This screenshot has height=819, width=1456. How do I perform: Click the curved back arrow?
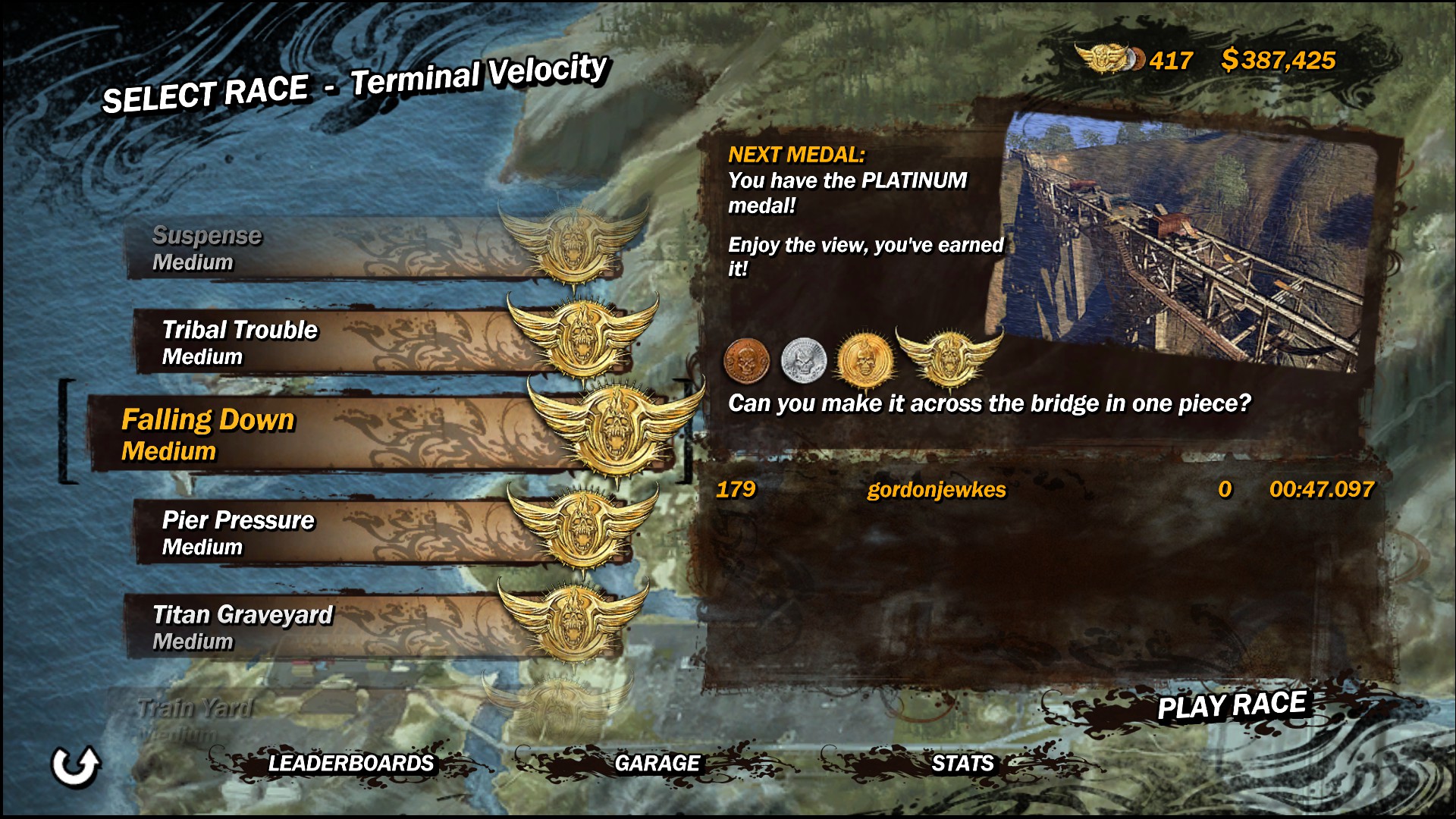75,766
